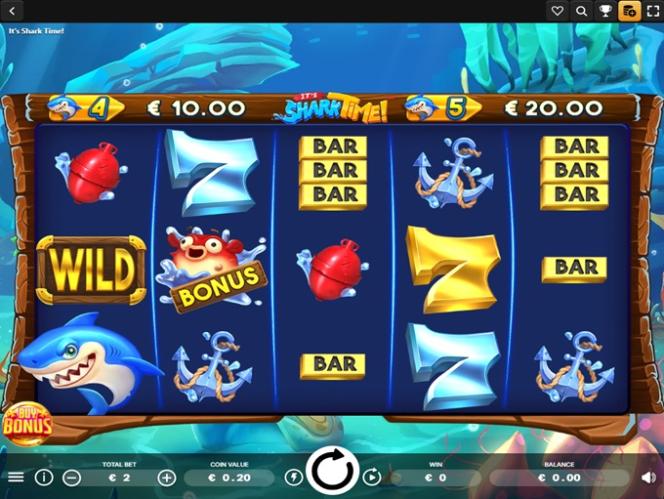Open the hamburger menu

(x=15, y=478)
